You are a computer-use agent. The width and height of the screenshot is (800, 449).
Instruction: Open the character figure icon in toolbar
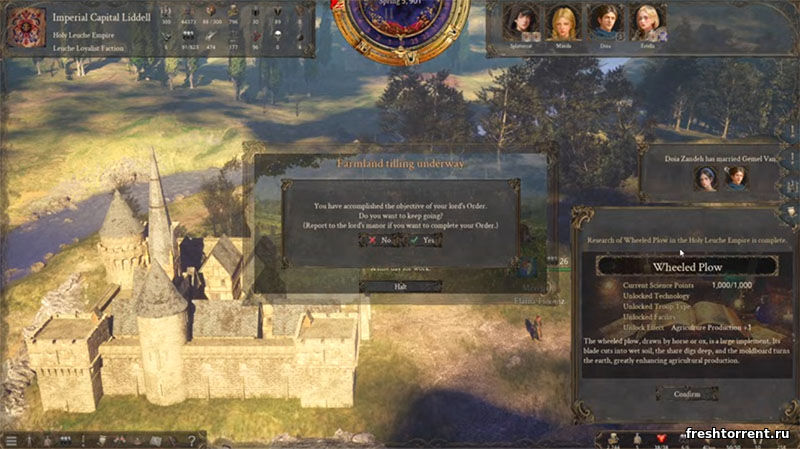coord(29,440)
